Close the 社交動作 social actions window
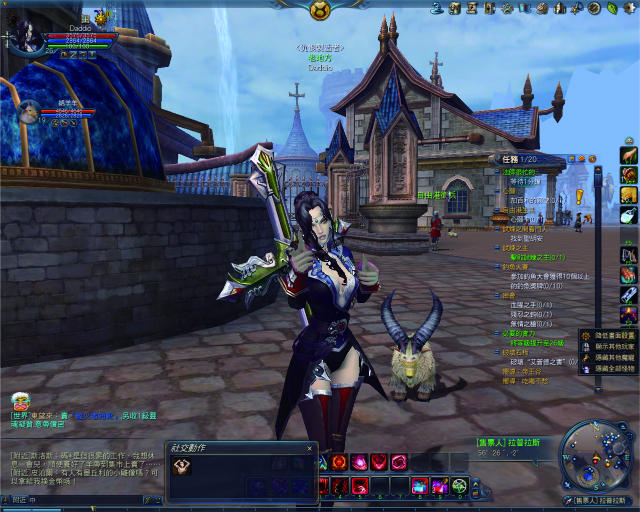640x512 pixels. (x=311, y=448)
